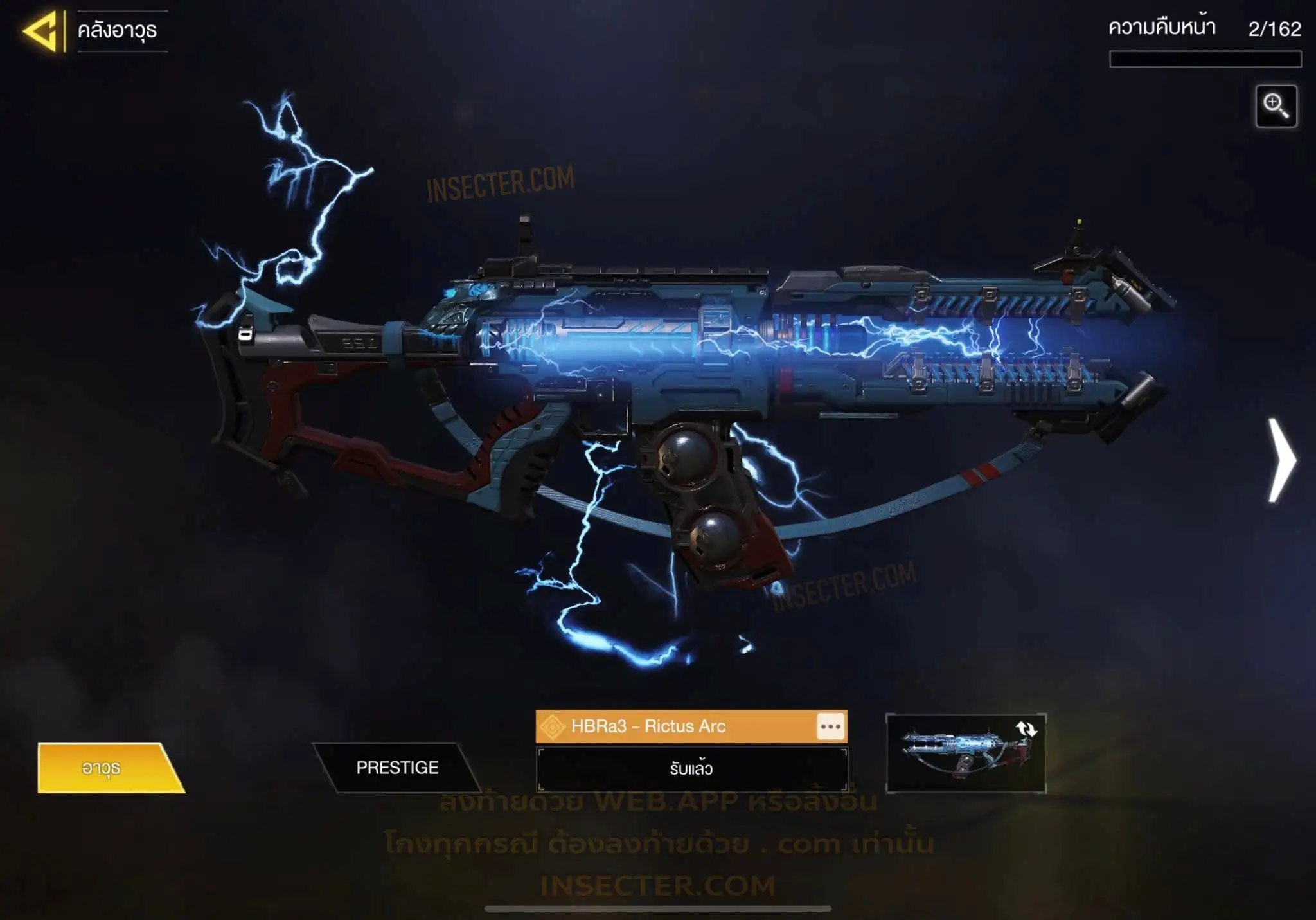This screenshot has height=920, width=1316.
Task: Inspect weapon with the magnifier icon
Action: (1276, 106)
